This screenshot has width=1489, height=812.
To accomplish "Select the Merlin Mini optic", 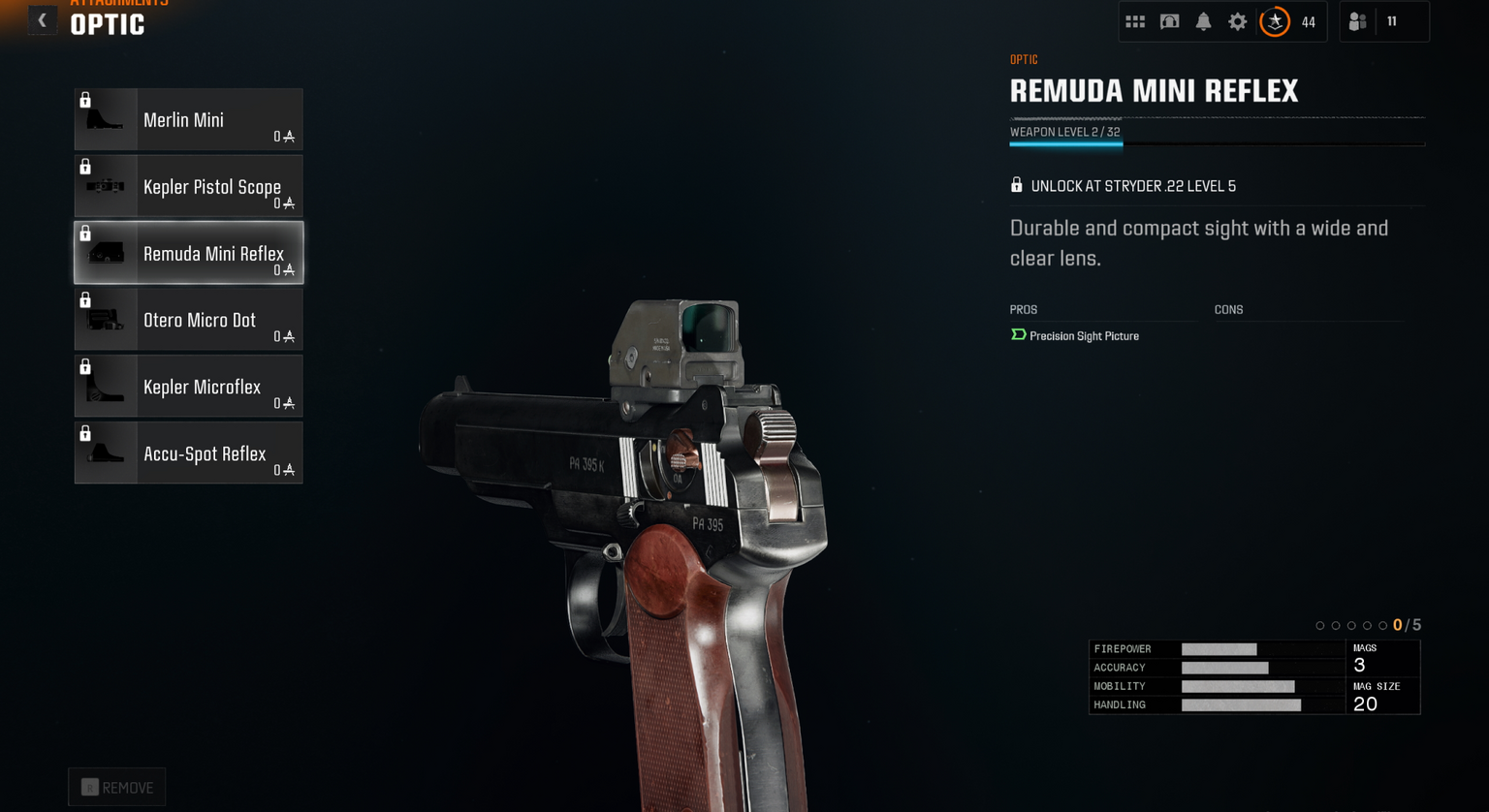I will [188, 120].
